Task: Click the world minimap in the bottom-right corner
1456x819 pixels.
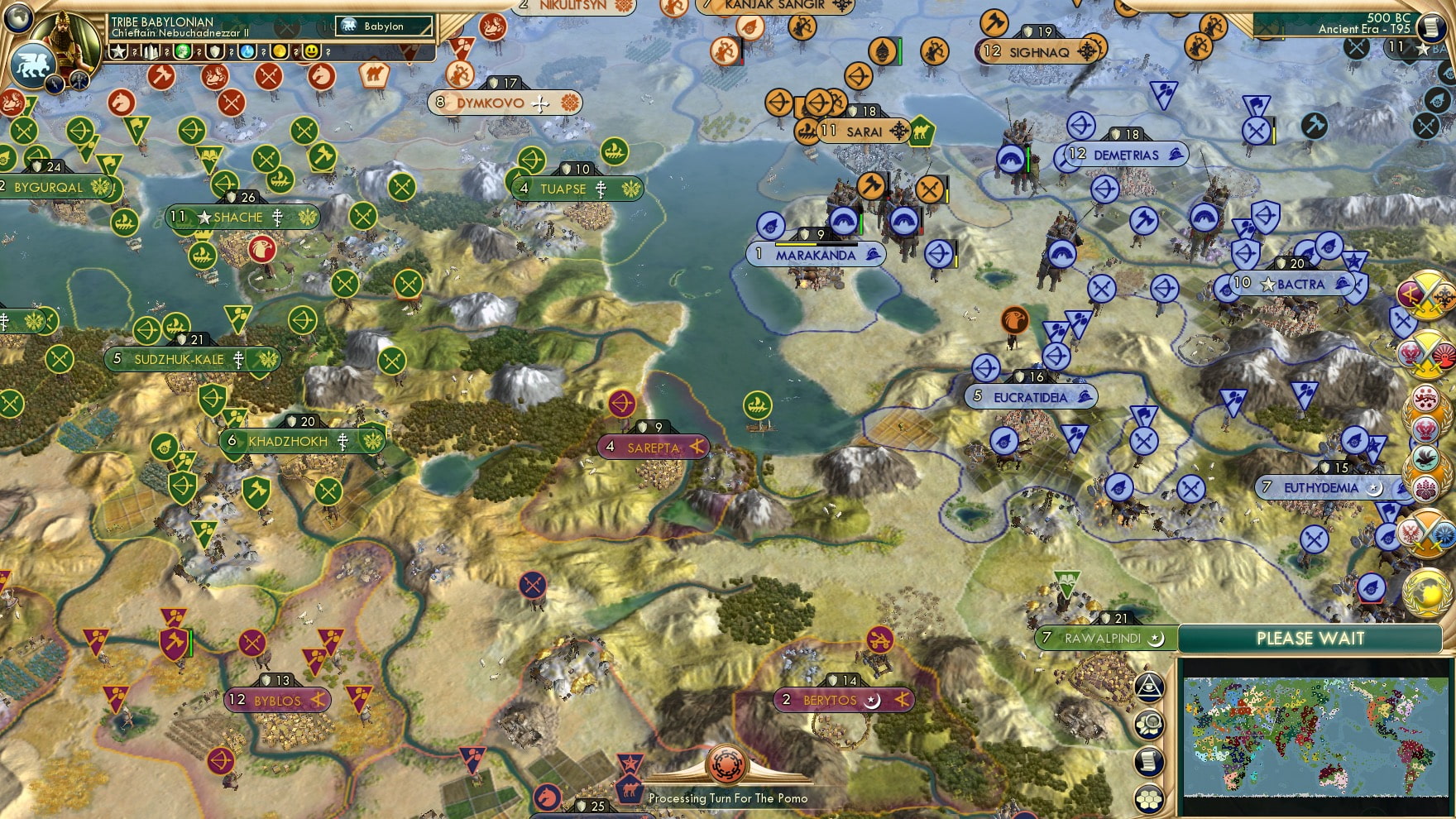Action: (1315, 736)
